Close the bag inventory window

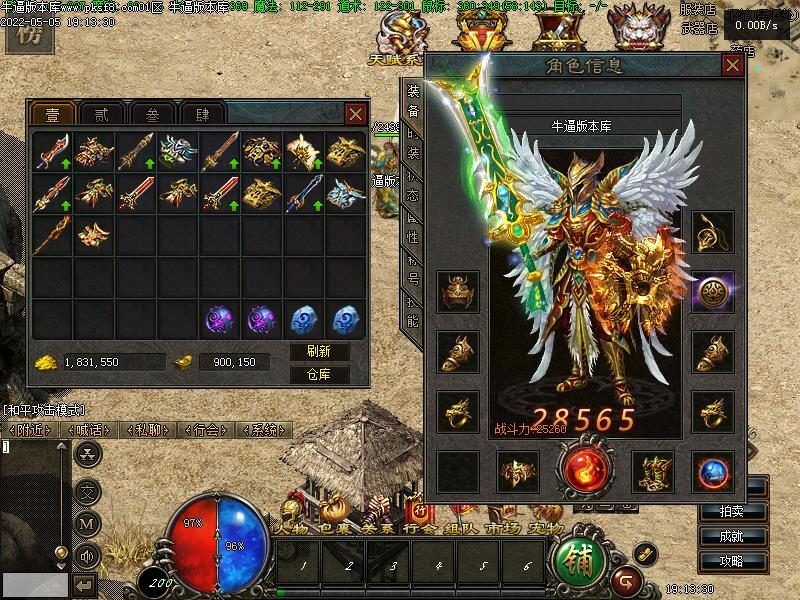355,114
